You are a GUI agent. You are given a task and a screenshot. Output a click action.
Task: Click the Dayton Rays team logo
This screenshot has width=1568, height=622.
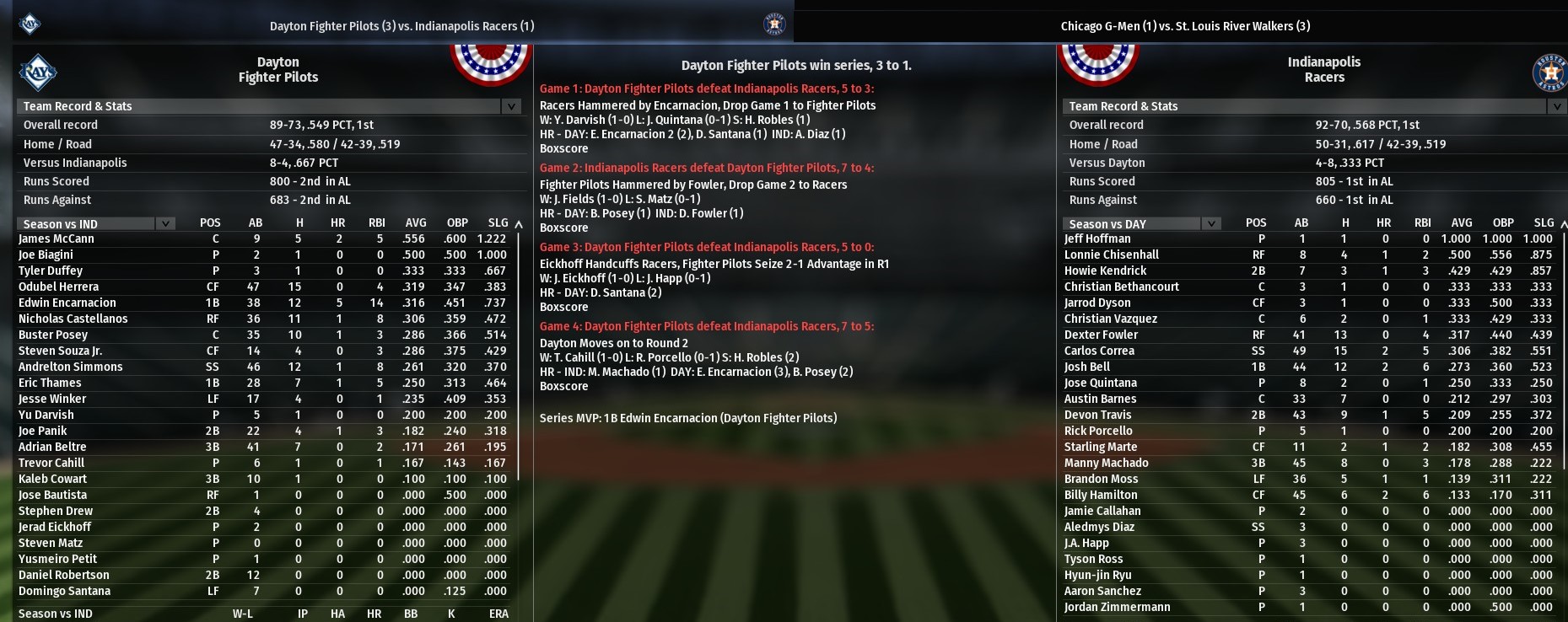click(x=38, y=72)
